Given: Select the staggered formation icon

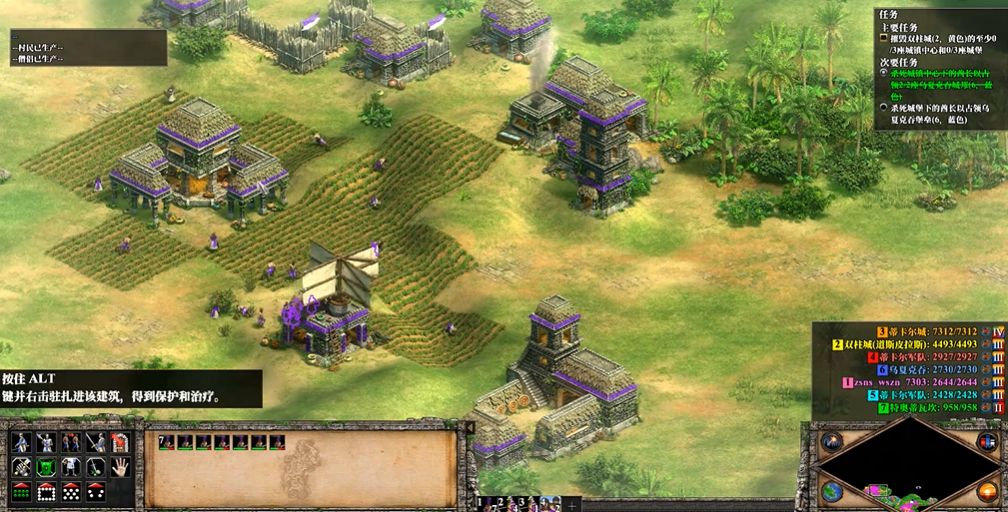Looking at the screenshot, I should [71, 491].
